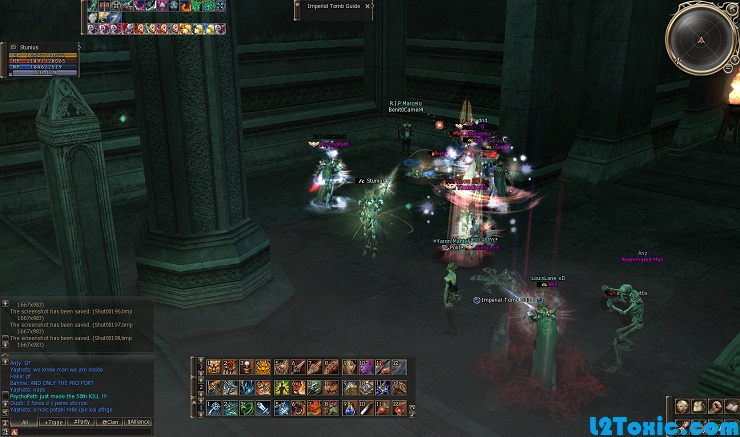Close the Imperial Tomb Guide target window

coord(367,6)
